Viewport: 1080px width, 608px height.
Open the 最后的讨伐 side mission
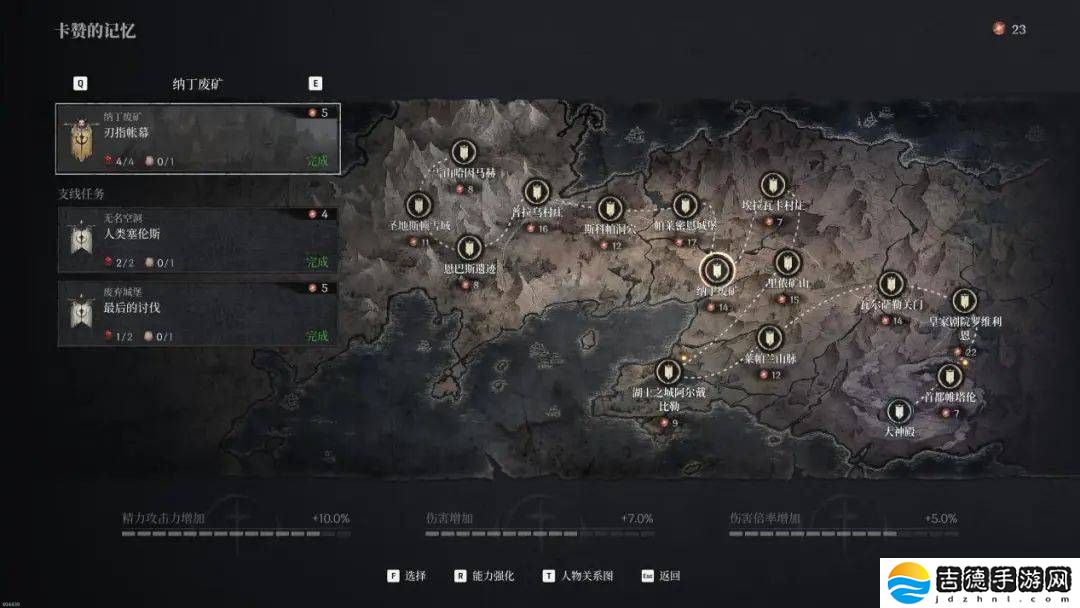coord(197,313)
